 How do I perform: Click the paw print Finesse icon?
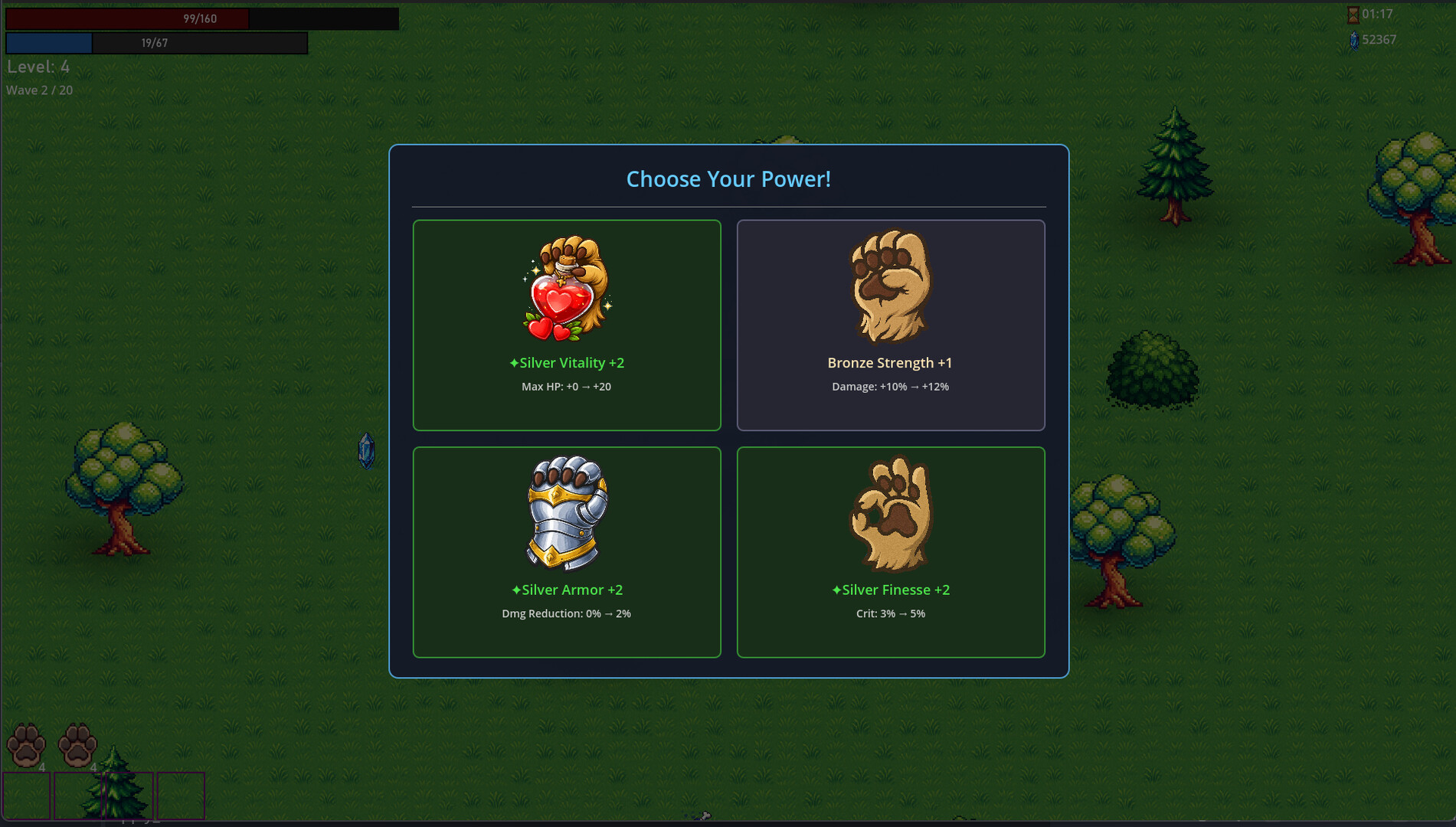(891, 513)
